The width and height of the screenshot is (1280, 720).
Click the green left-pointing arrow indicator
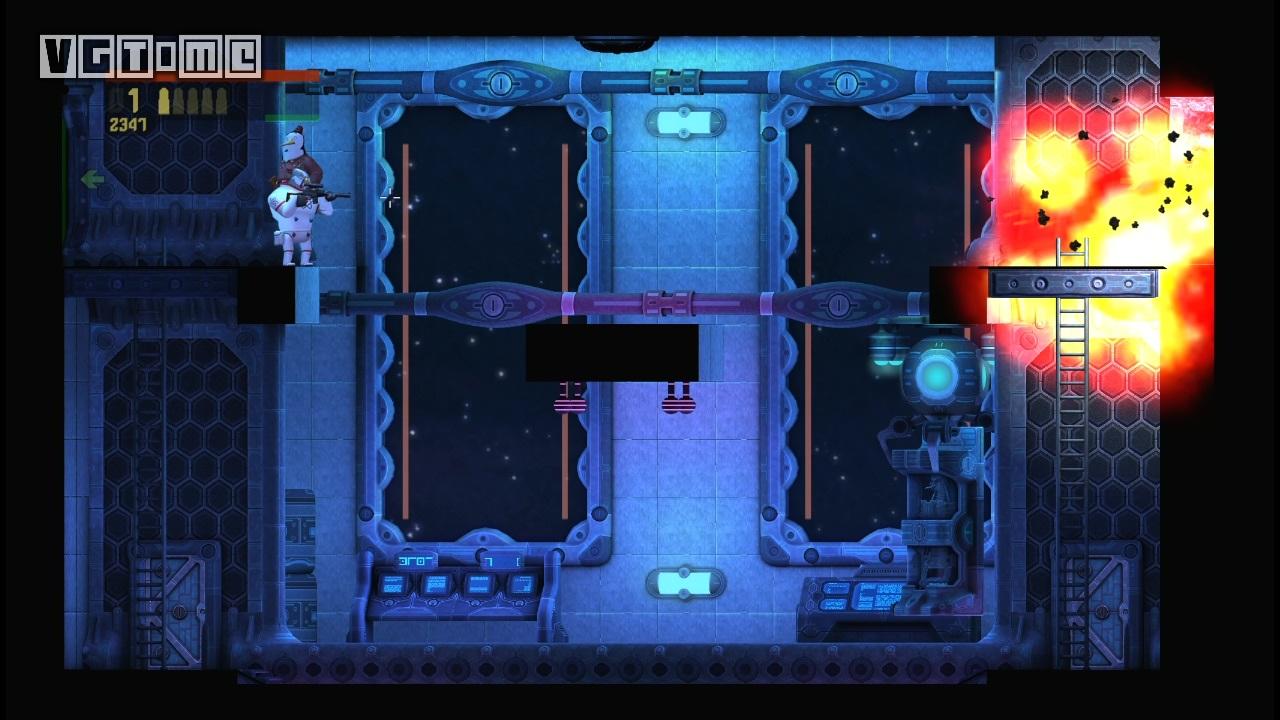coord(93,178)
